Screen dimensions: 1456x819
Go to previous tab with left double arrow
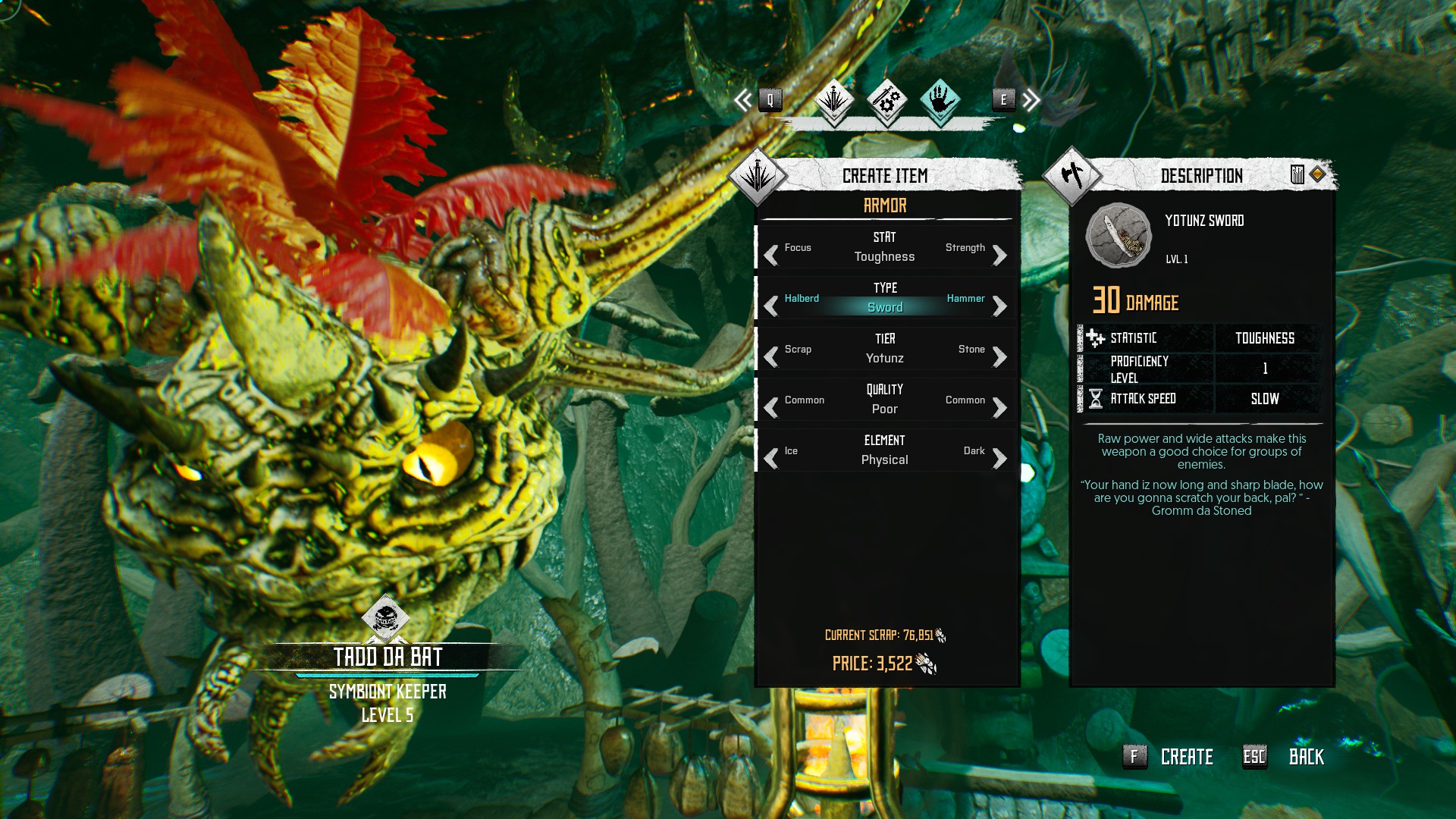(x=743, y=99)
